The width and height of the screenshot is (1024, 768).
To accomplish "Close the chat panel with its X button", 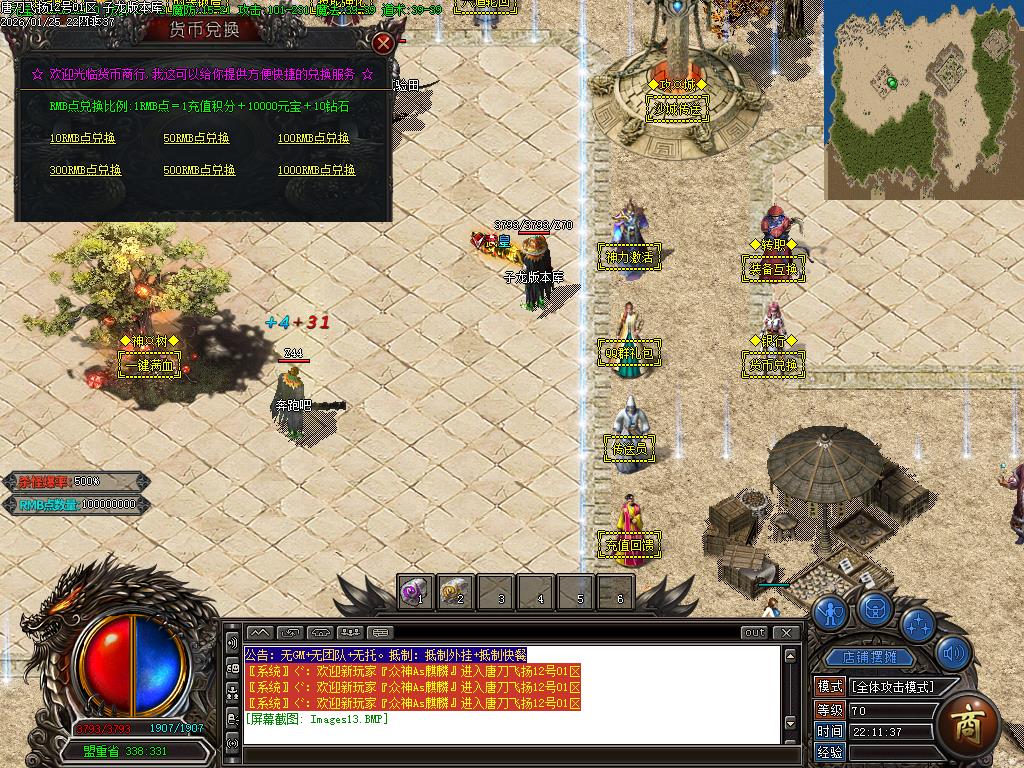I will (x=788, y=632).
